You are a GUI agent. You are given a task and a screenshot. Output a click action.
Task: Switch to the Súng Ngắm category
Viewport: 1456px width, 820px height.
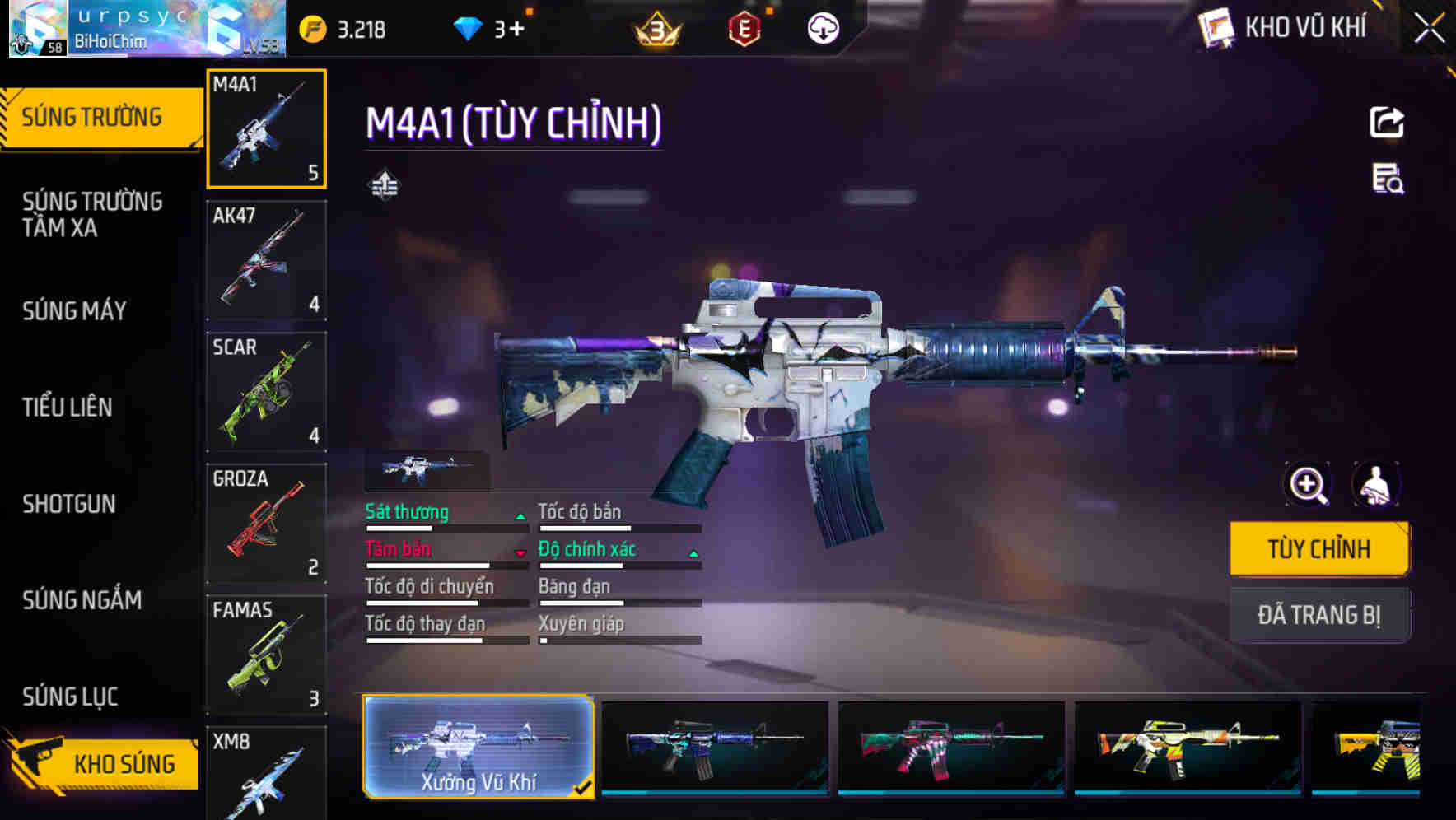[82, 600]
